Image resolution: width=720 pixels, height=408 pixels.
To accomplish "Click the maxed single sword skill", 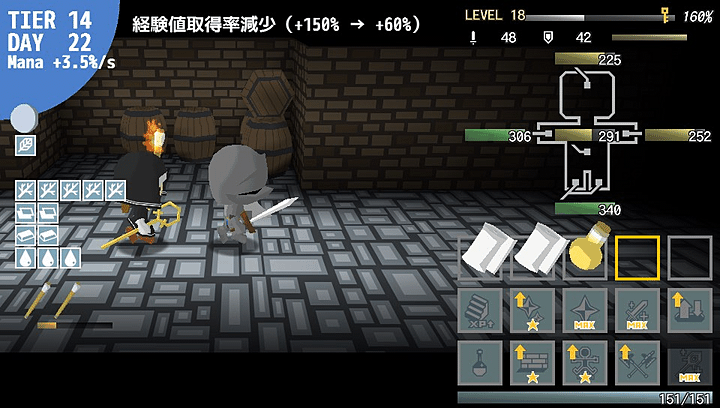I will coord(638,310).
